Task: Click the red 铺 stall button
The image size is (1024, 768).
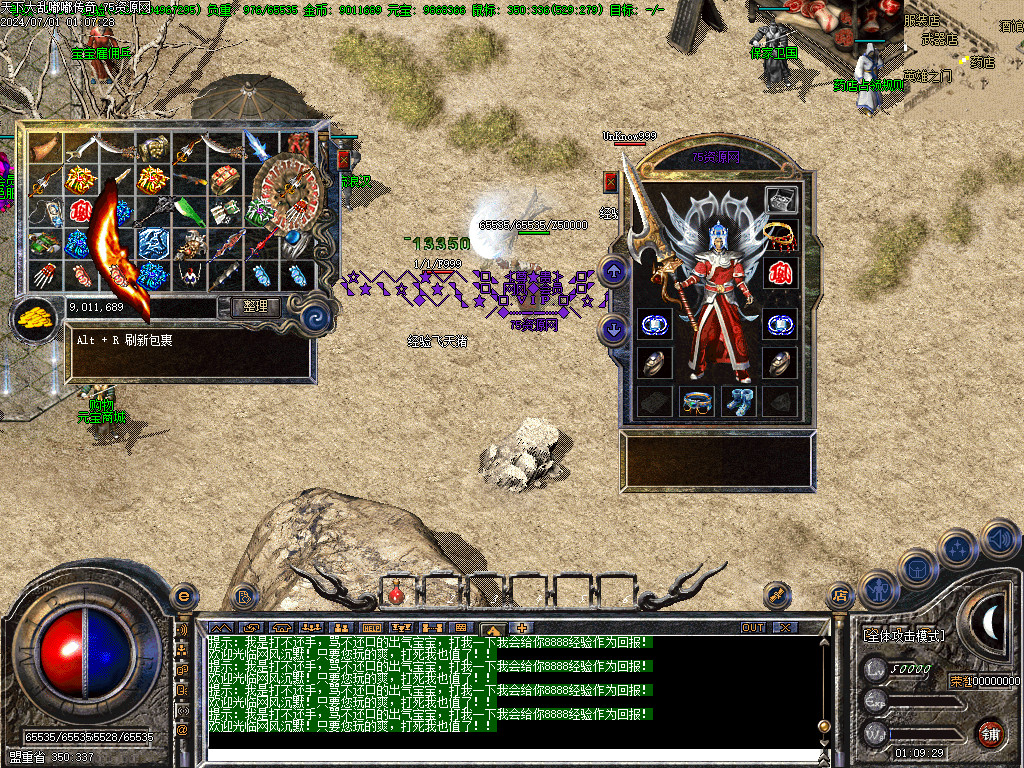Action: coord(990,733)
